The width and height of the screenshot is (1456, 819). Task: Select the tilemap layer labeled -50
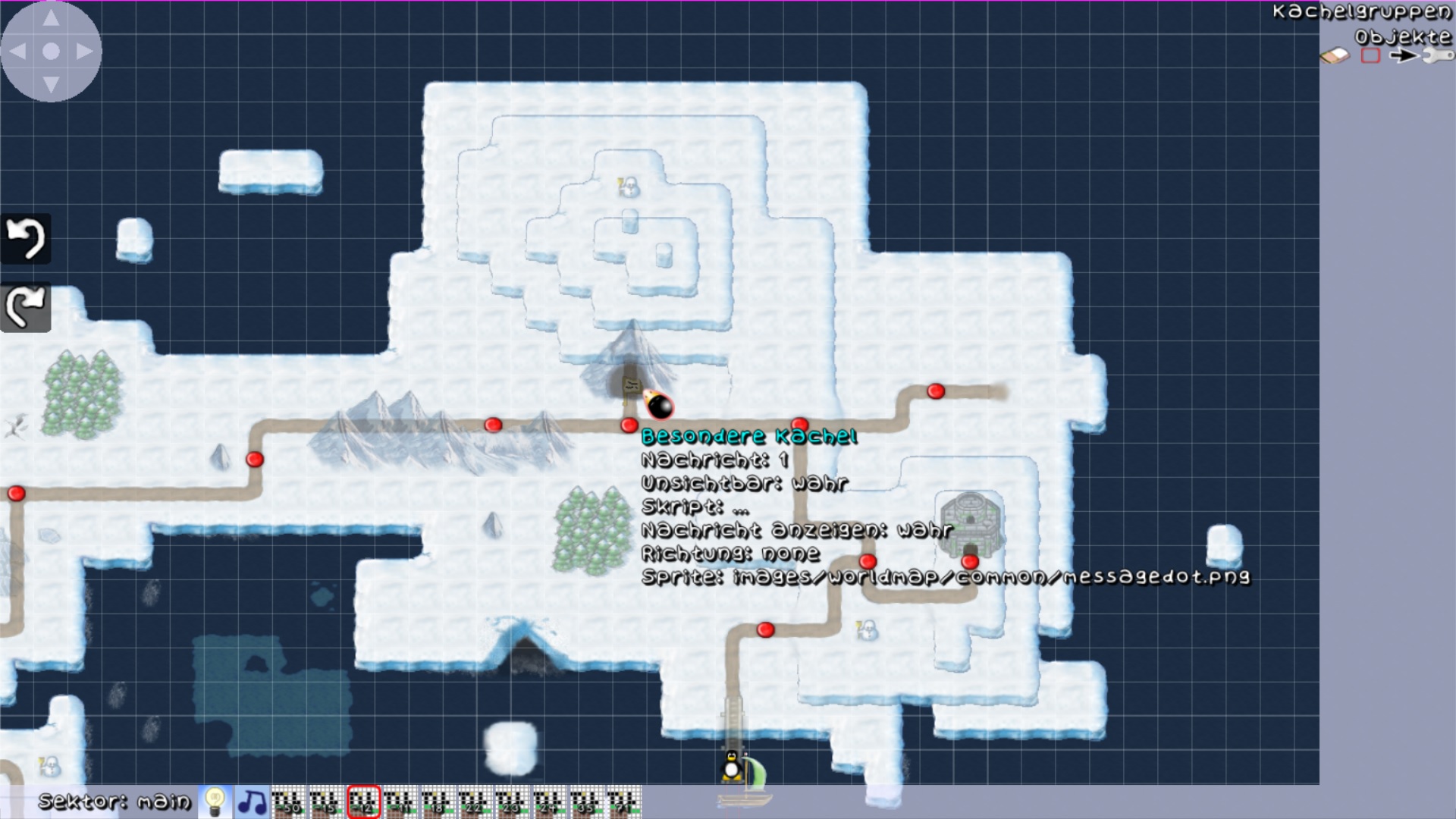pos(289,802)
